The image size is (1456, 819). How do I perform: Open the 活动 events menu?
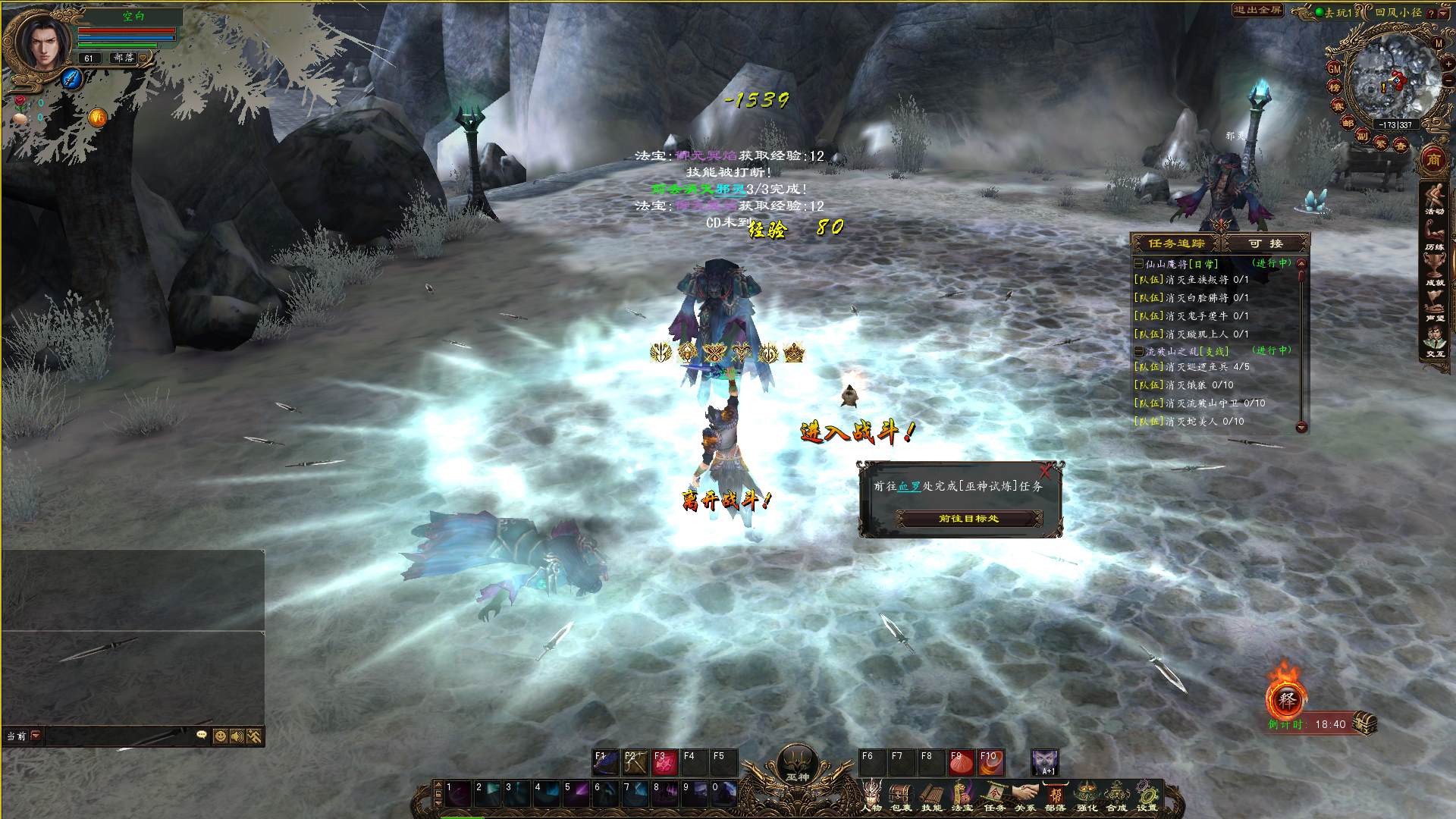1433,201
